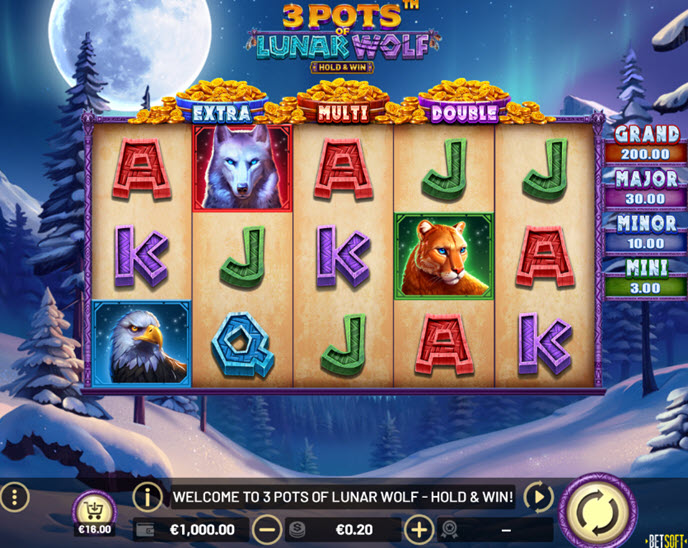Image resolution: width=688 pixels, height=548 pixels.
Task: Increase the bet with the plus button
Action: [x=418, y=529]
